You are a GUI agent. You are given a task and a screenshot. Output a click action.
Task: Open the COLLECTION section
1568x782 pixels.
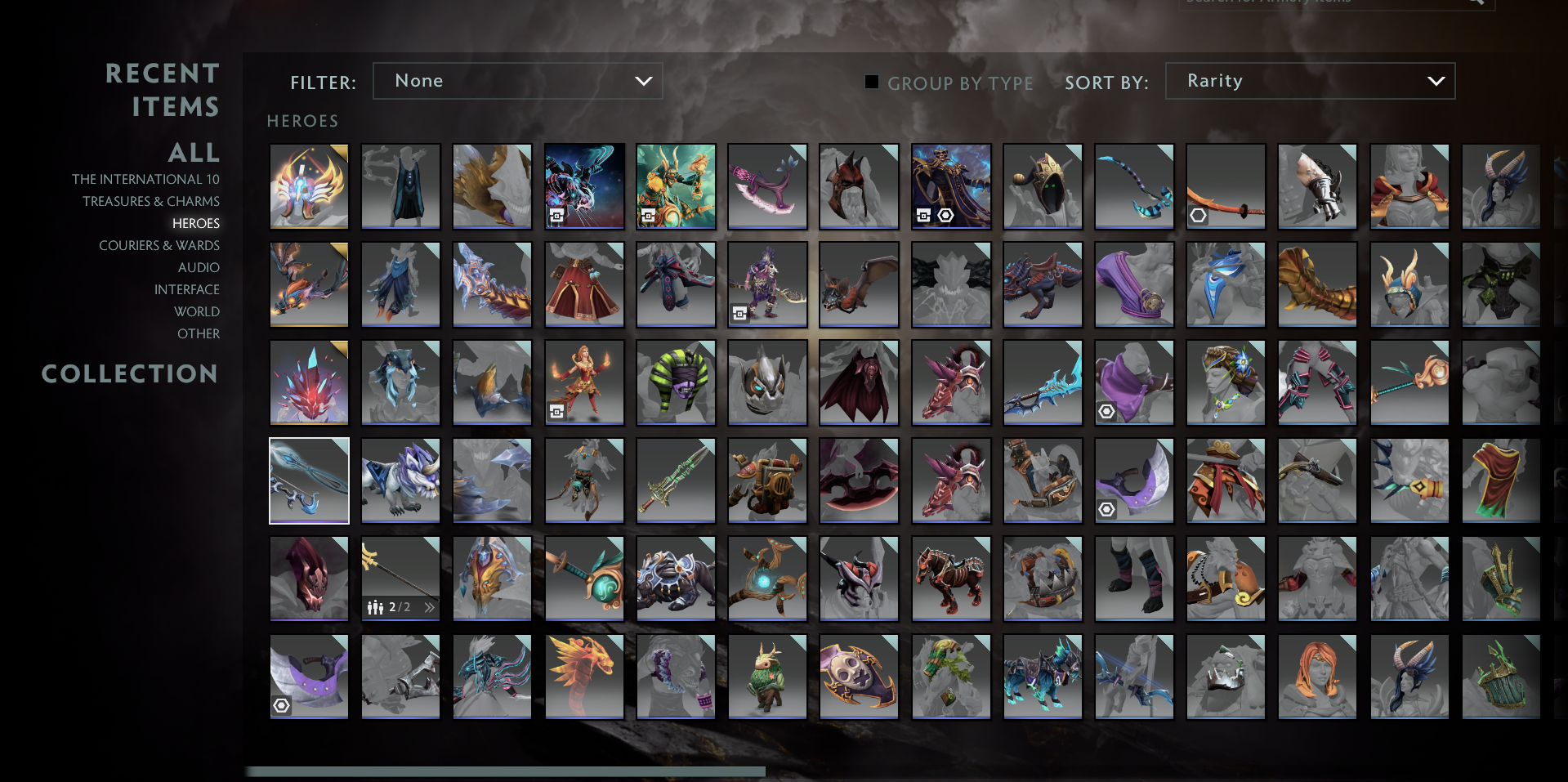(x=130, y=373)
